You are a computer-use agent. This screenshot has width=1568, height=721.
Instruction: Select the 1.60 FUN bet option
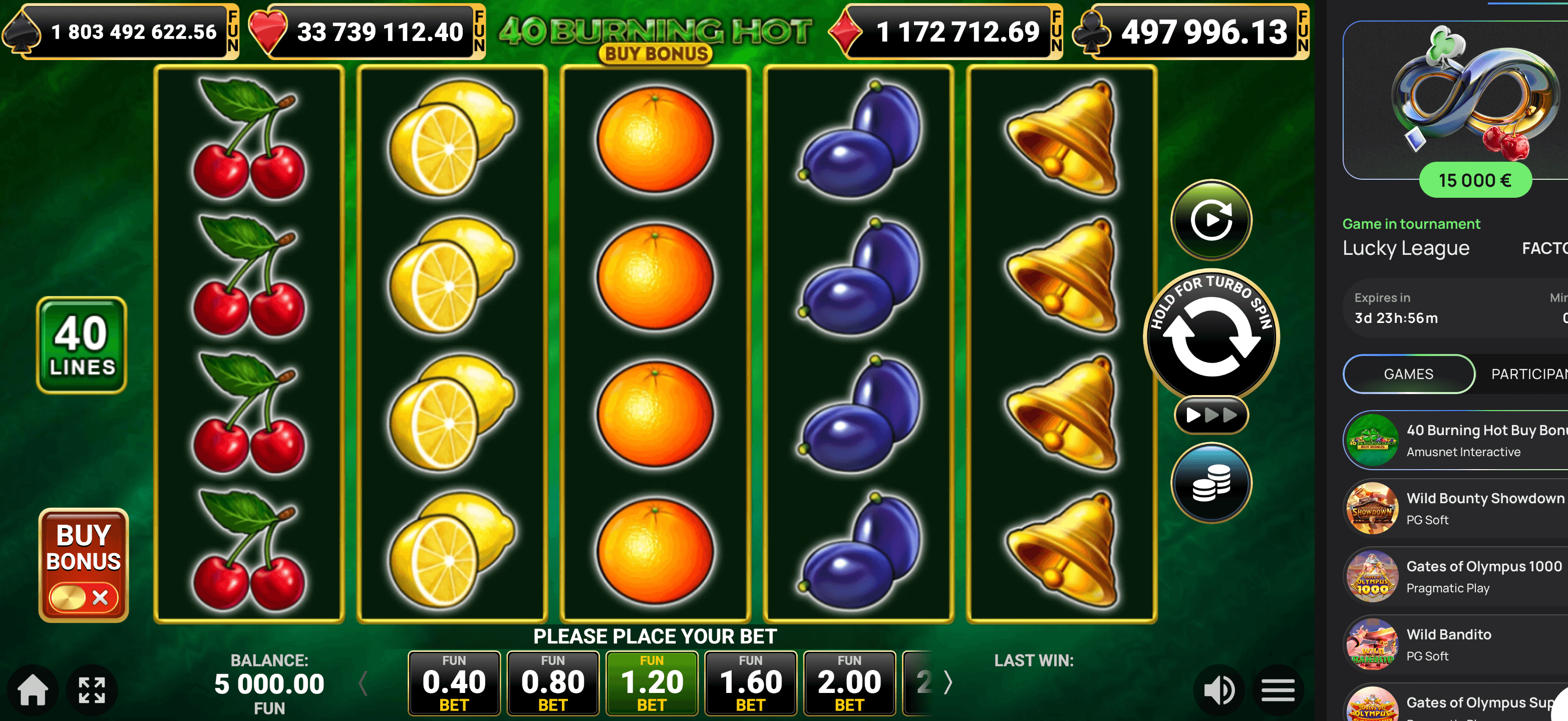pyautogui.click(x=751, y=682)
